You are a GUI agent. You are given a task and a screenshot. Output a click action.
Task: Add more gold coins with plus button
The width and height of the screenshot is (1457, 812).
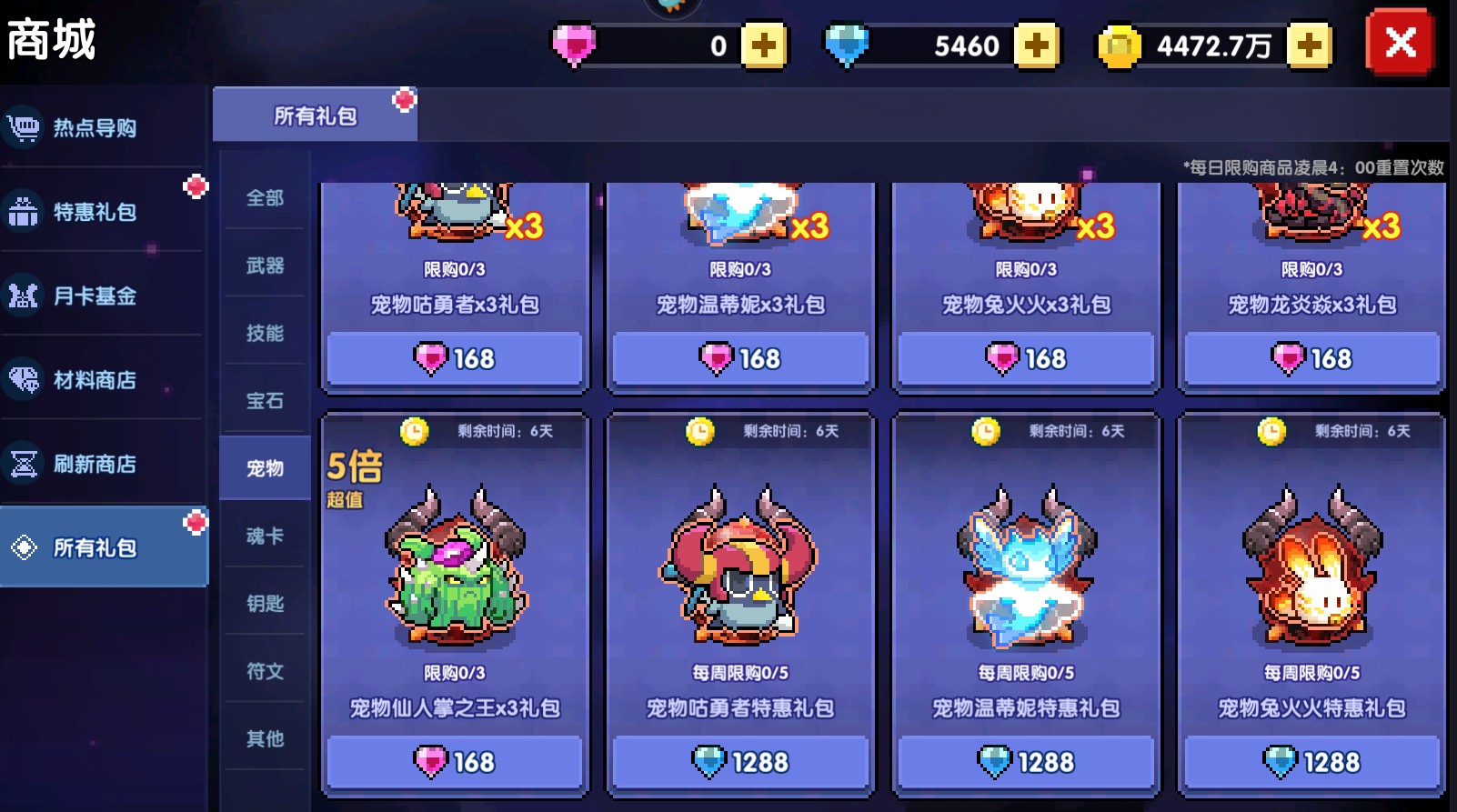1309,45
